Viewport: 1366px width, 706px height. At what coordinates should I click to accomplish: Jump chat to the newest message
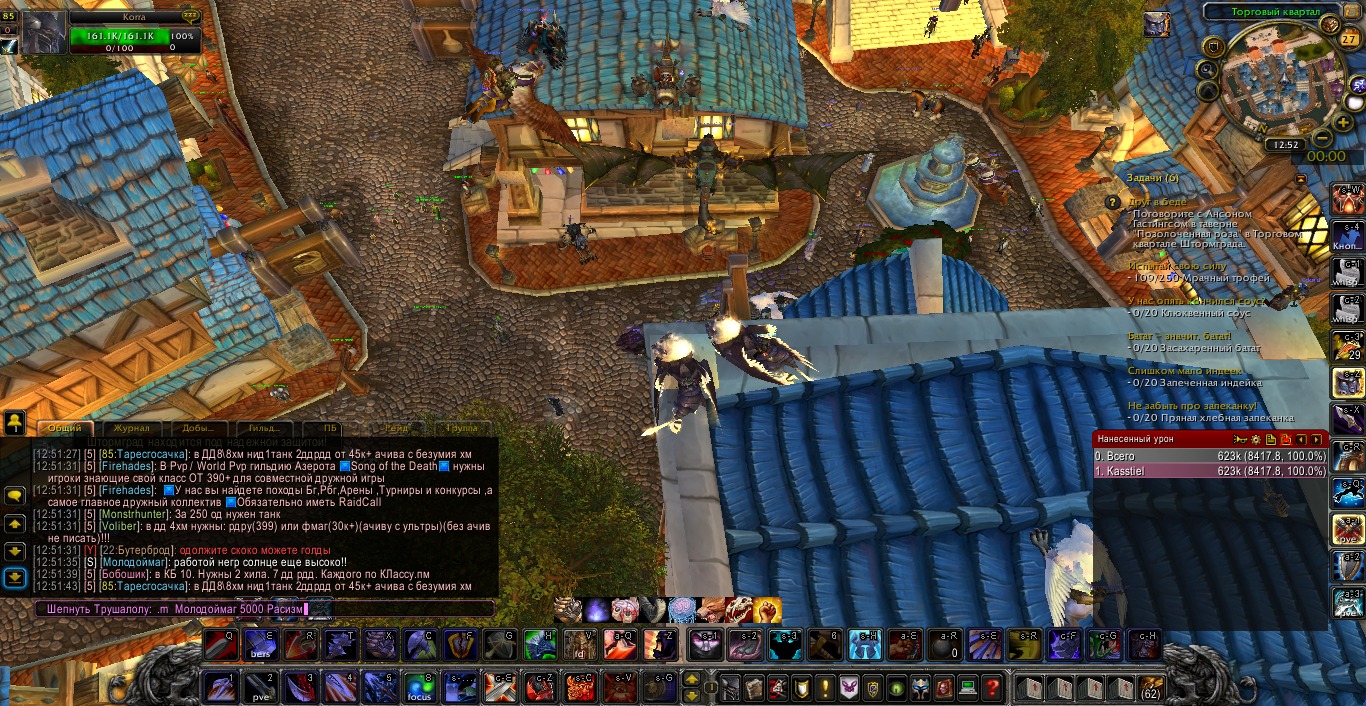coord(15,577)
